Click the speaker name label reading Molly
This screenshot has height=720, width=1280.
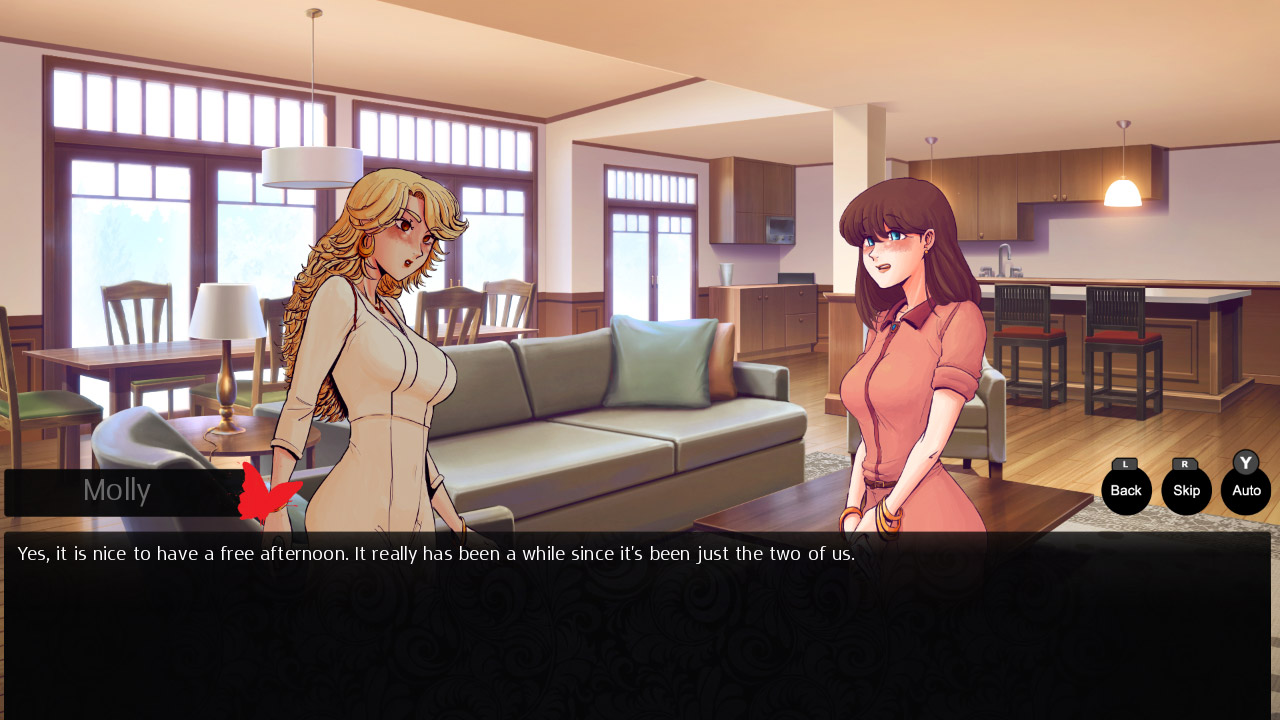click(117, 490)
